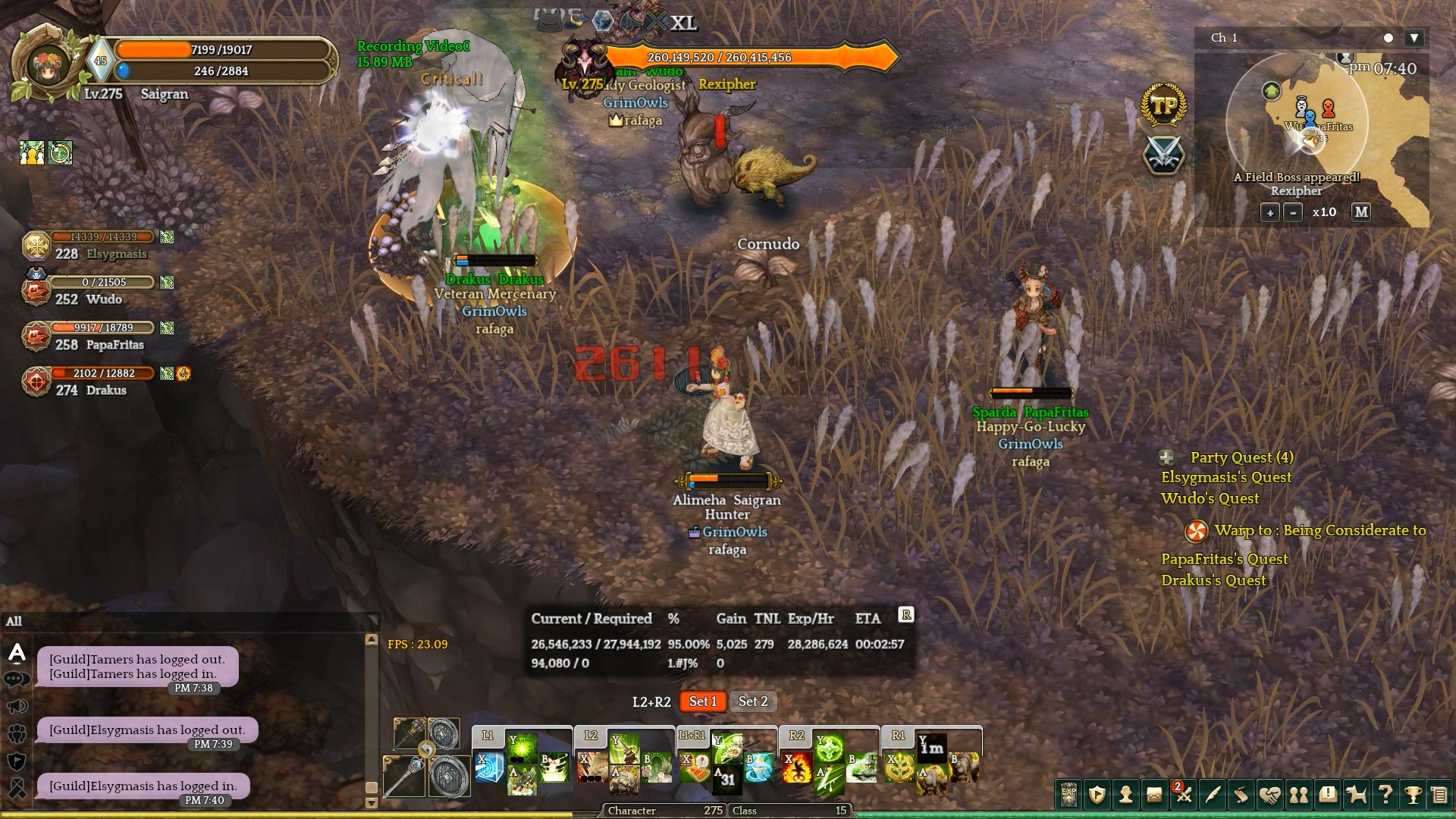
Task: Zoom out the minimap with minus
Action: click(1293, 212)
